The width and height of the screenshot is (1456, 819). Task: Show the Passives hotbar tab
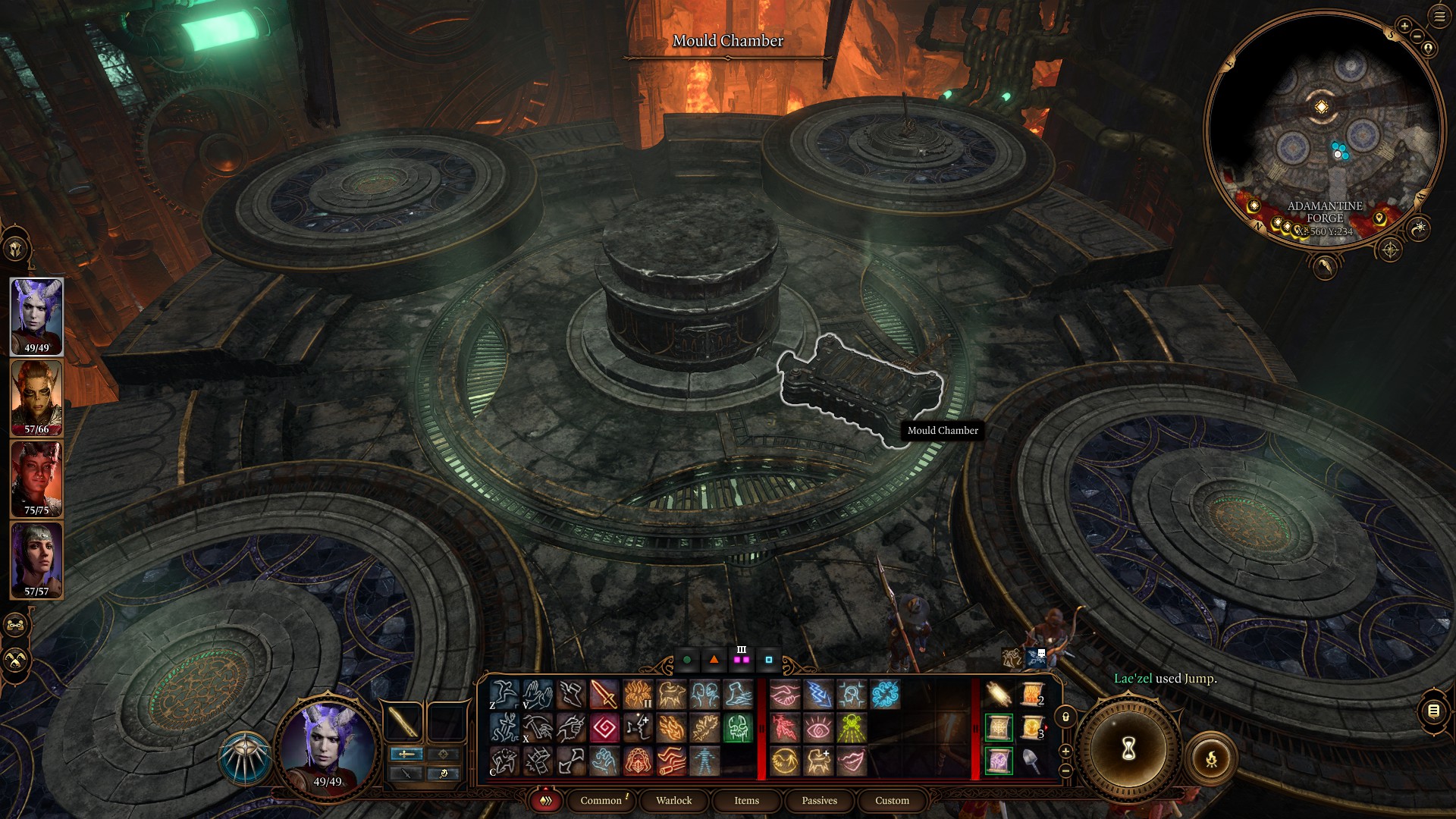coord(819,800)
